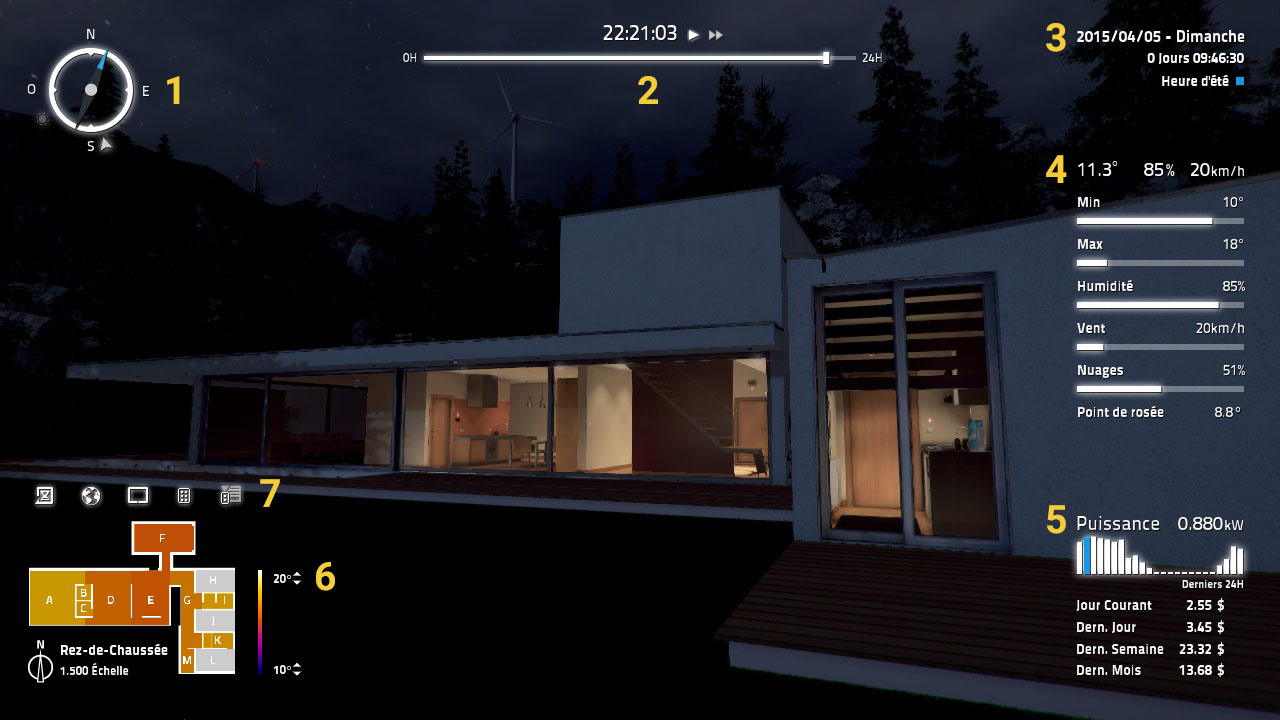Viewport: 1280px width, 720px height.
Task: Click the Rez-de-Chaussée floor label
Action: pyautogui.click(x=114, y=650)
